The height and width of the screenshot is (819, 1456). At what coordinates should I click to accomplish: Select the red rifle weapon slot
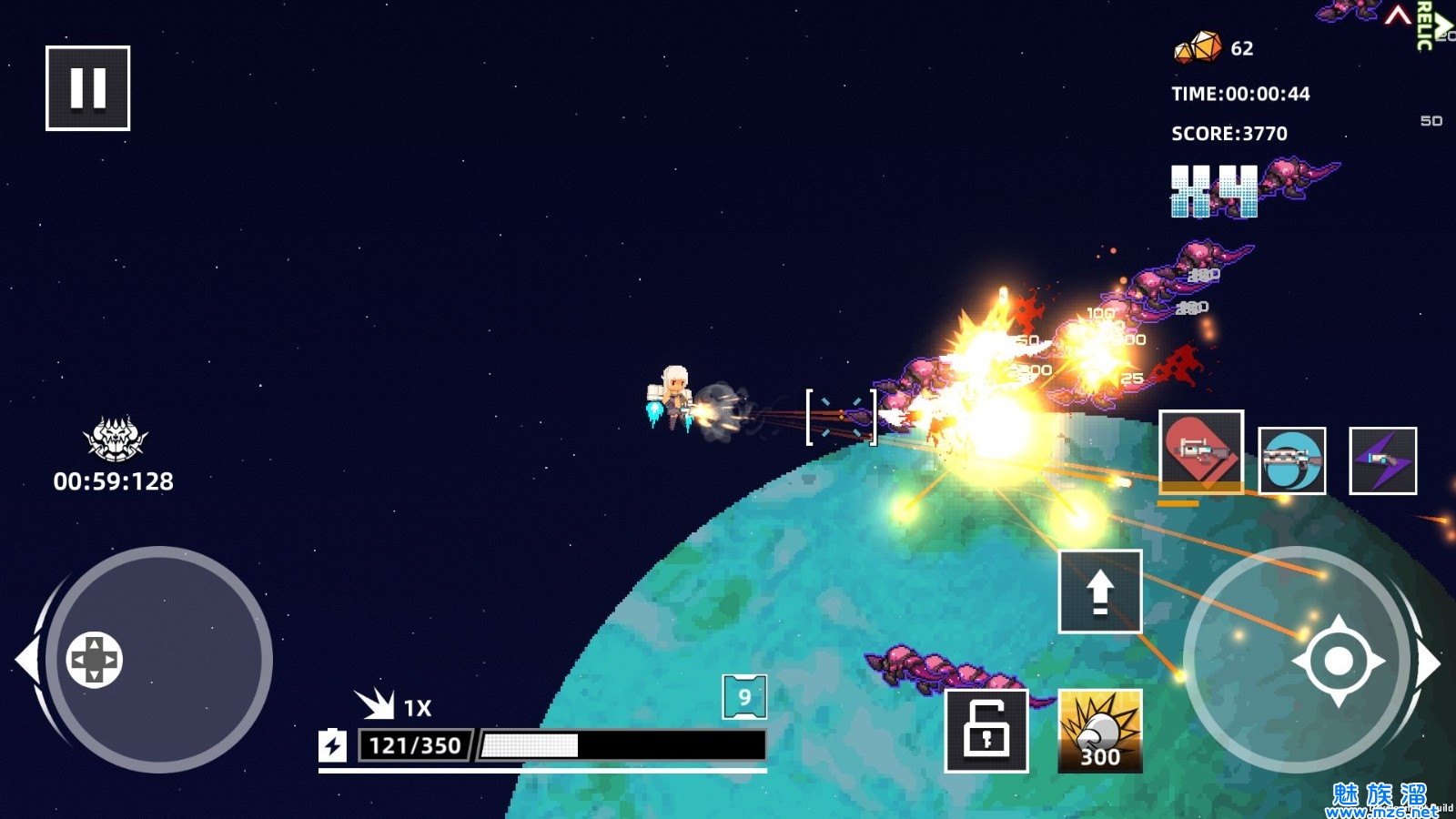click(x=1201, y=451)
